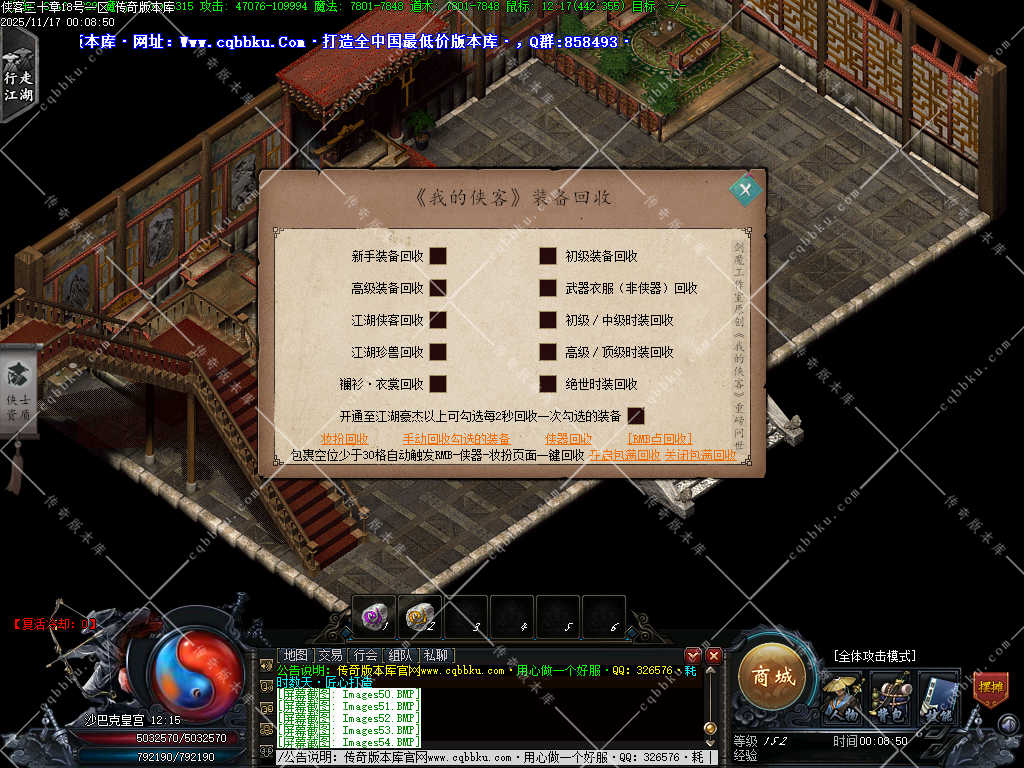The image size is (1024, 768).
Task: Check the 初级装备回收 box
Action: point(548,256)
